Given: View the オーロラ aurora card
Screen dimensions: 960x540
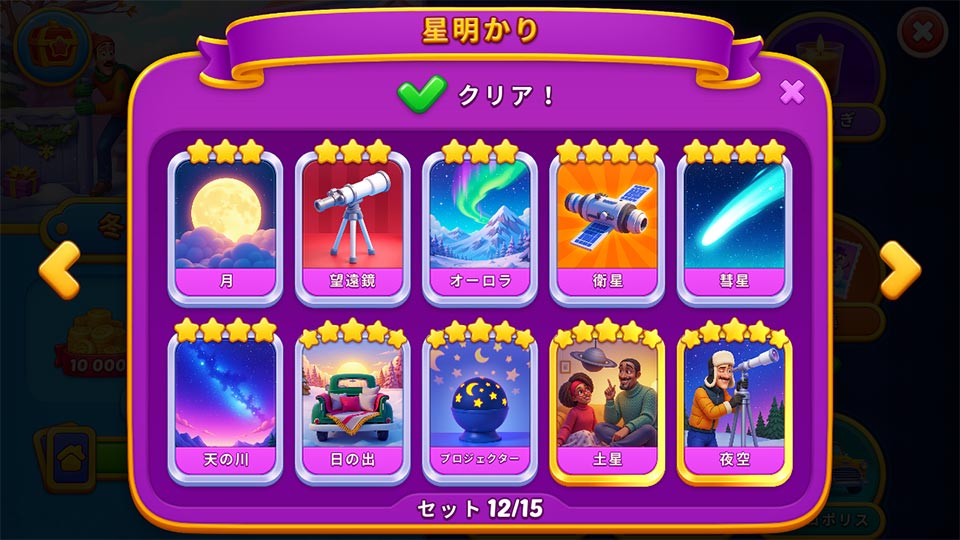Looking at the screenshot, I should 479,225.
